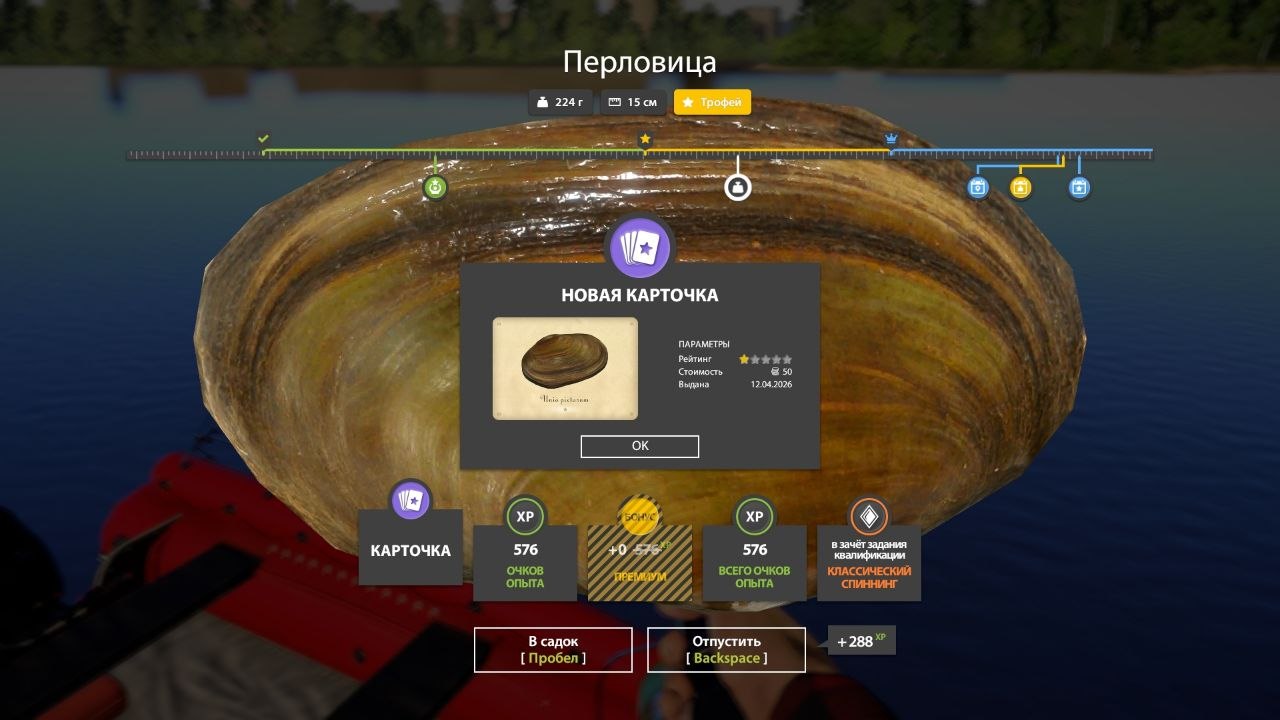Open the Классический спиннинг qualification icon
Screen dimensions: 1280x720
coord(868,517)
